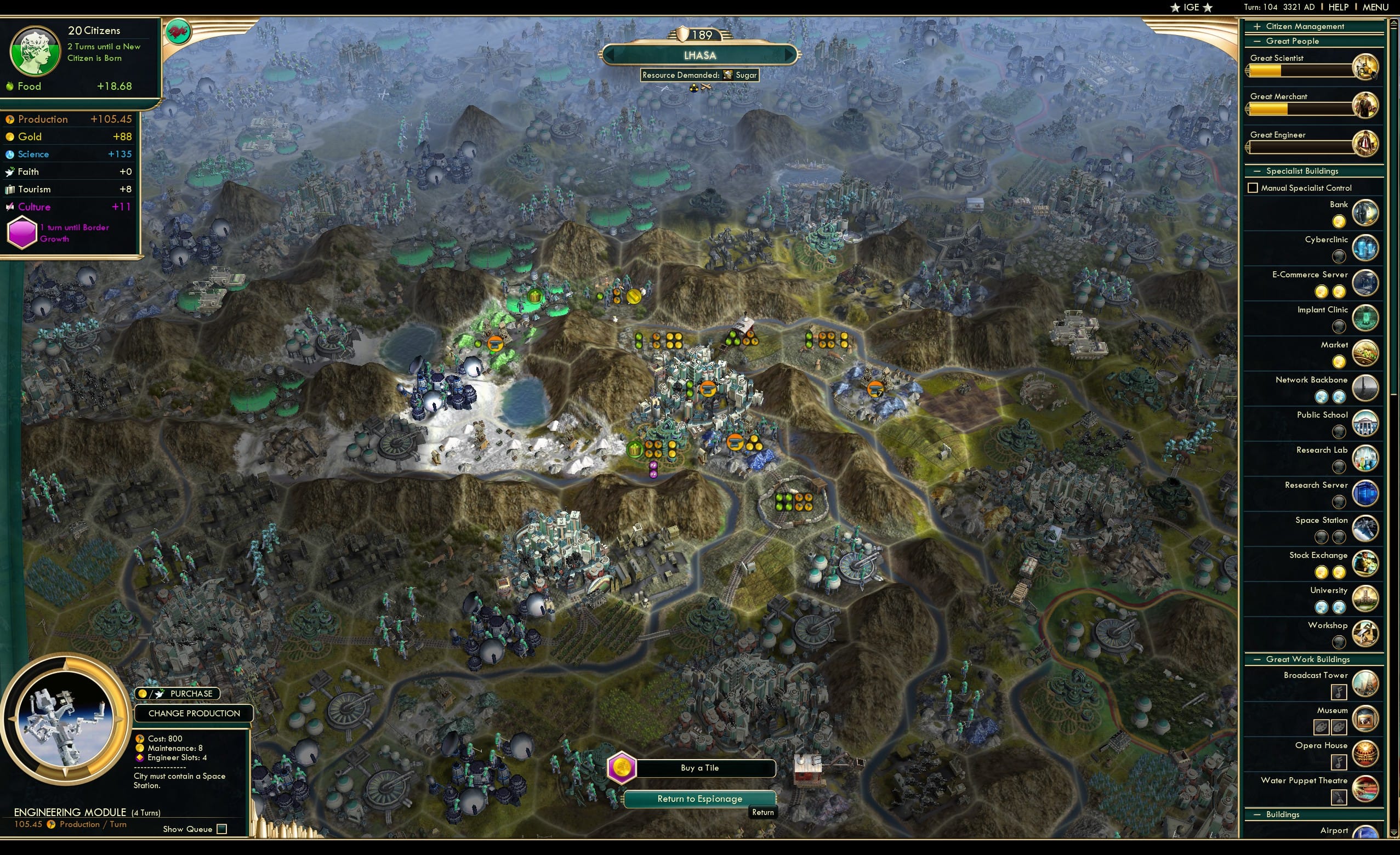Screen dimensions: 1400x855
Task: Click the Buy a Tile button
Action: coord(700,767)
